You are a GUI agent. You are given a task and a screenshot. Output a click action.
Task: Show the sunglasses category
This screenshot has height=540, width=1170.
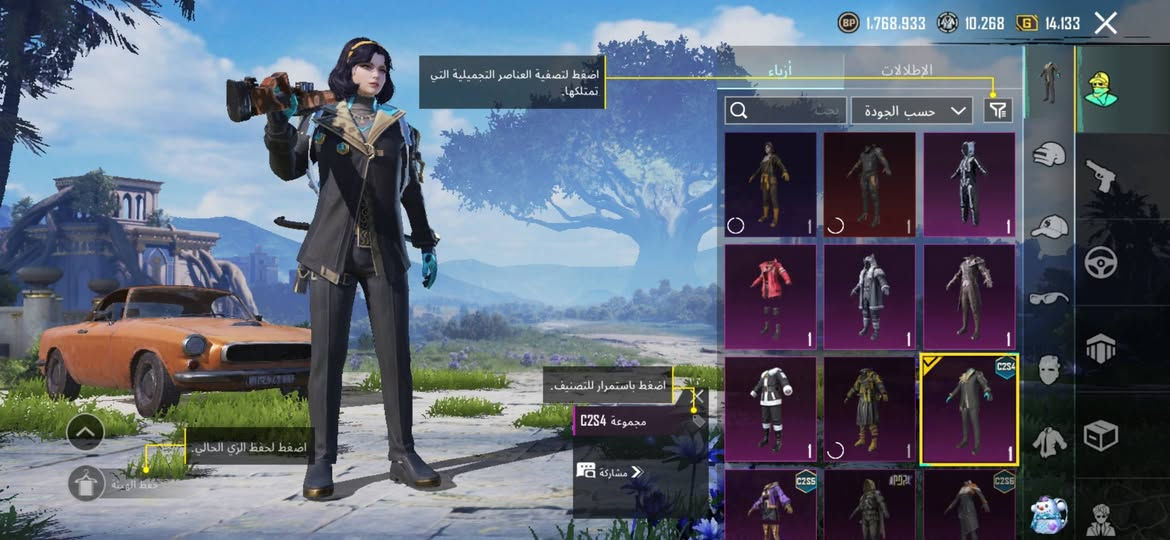coord(1048,297)
